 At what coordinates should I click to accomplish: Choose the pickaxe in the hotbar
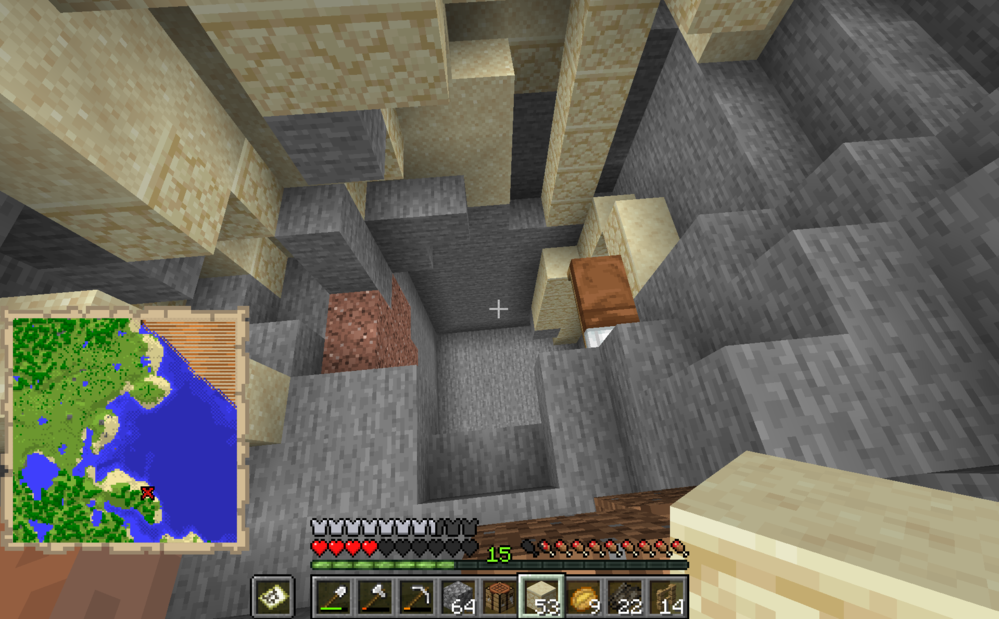click(x=416, y=597)
